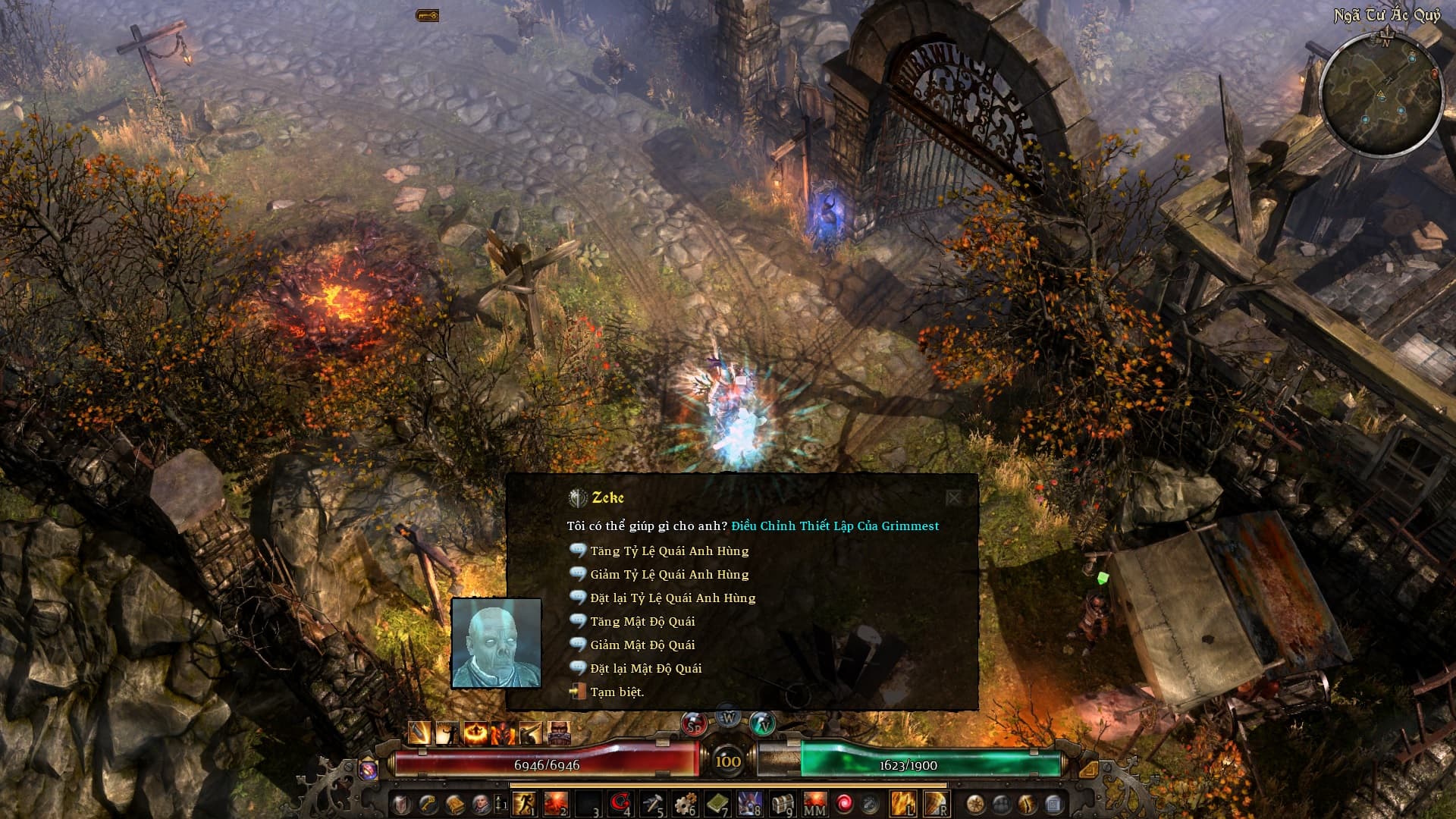Open the green book in slot 7
Screen dimensions: 1456x819
tap(717, 803)
